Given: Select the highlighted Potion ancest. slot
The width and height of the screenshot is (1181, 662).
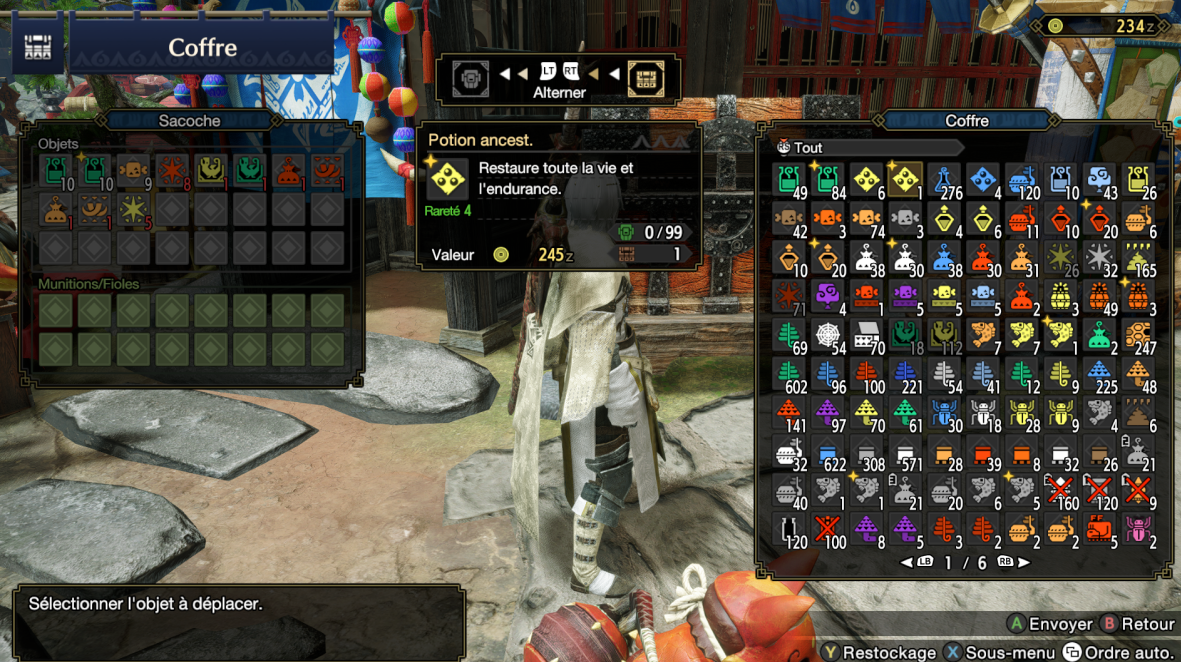Looking at the screenshot, I should 905,179.
